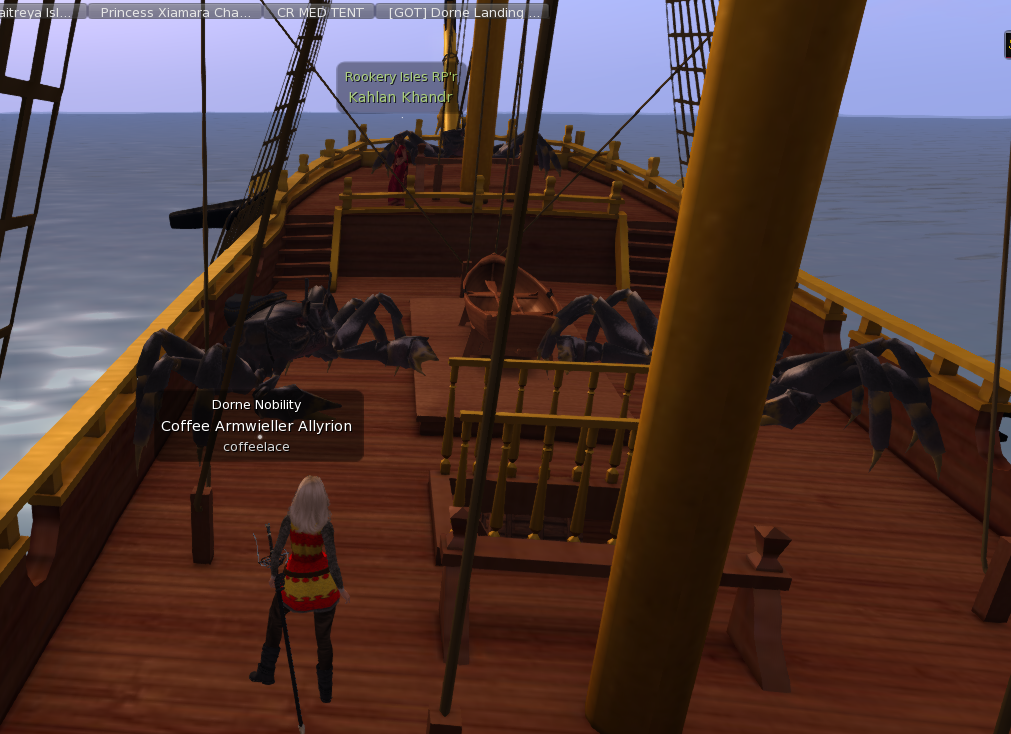Open the Maitreya Isl... favorite landmark
Image resolution: width=1011 pixels, height=734 pixels.
[40, 12]
